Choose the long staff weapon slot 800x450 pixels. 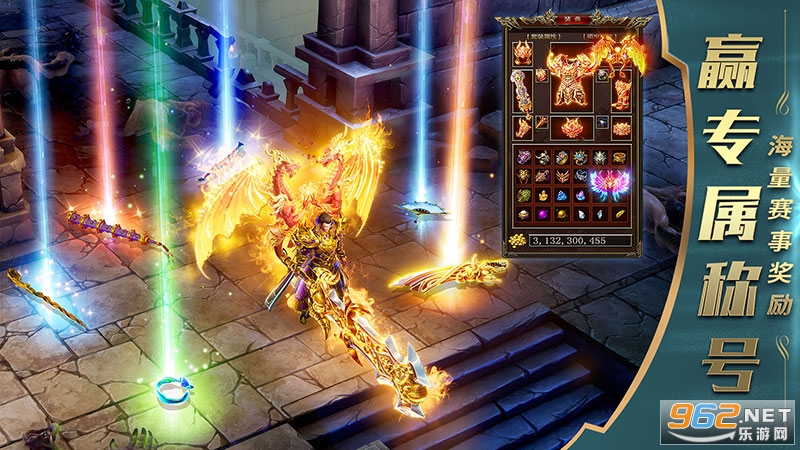click(522, 93)
